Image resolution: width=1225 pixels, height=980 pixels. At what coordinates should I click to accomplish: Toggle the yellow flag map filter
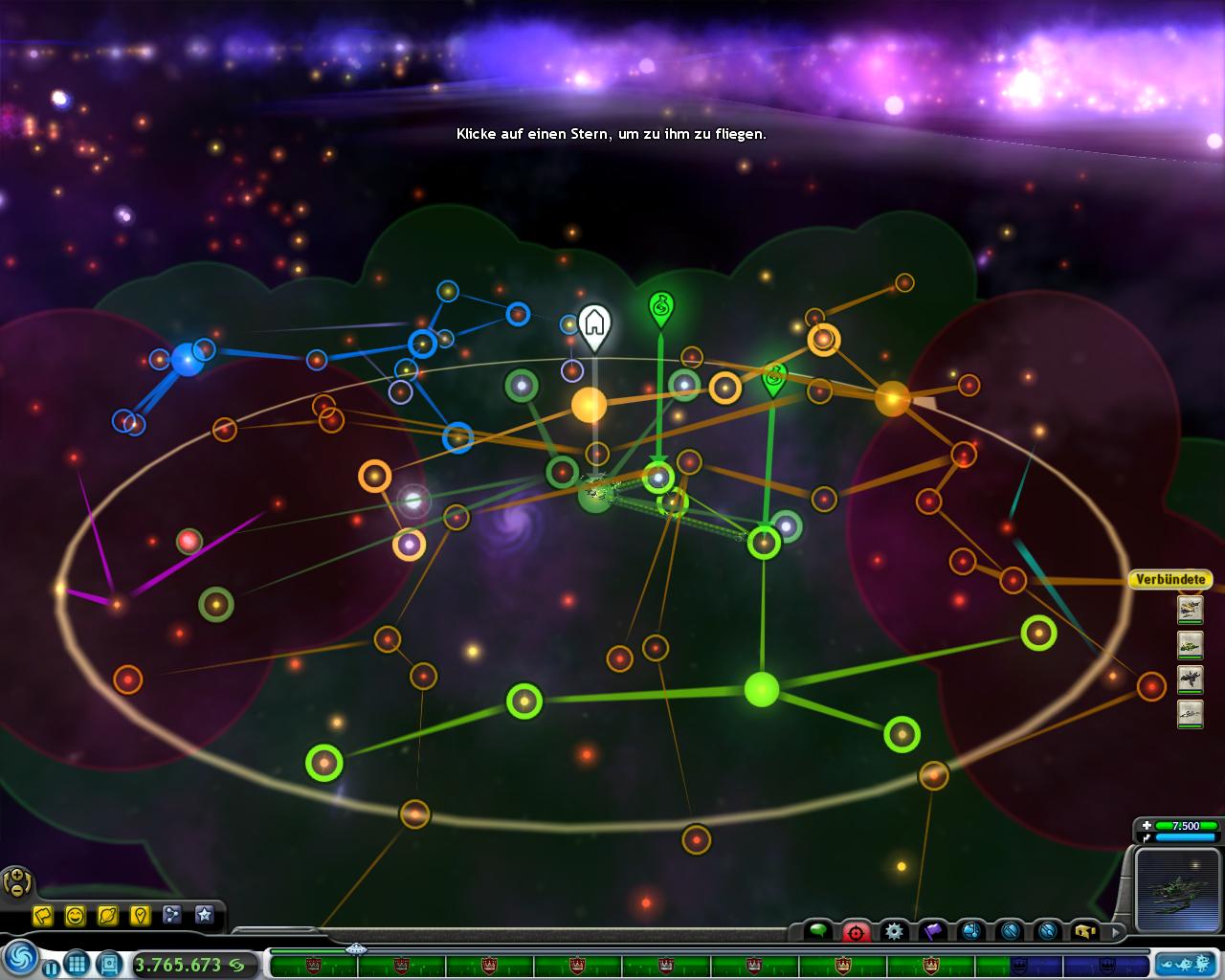[x=42, y=916]
